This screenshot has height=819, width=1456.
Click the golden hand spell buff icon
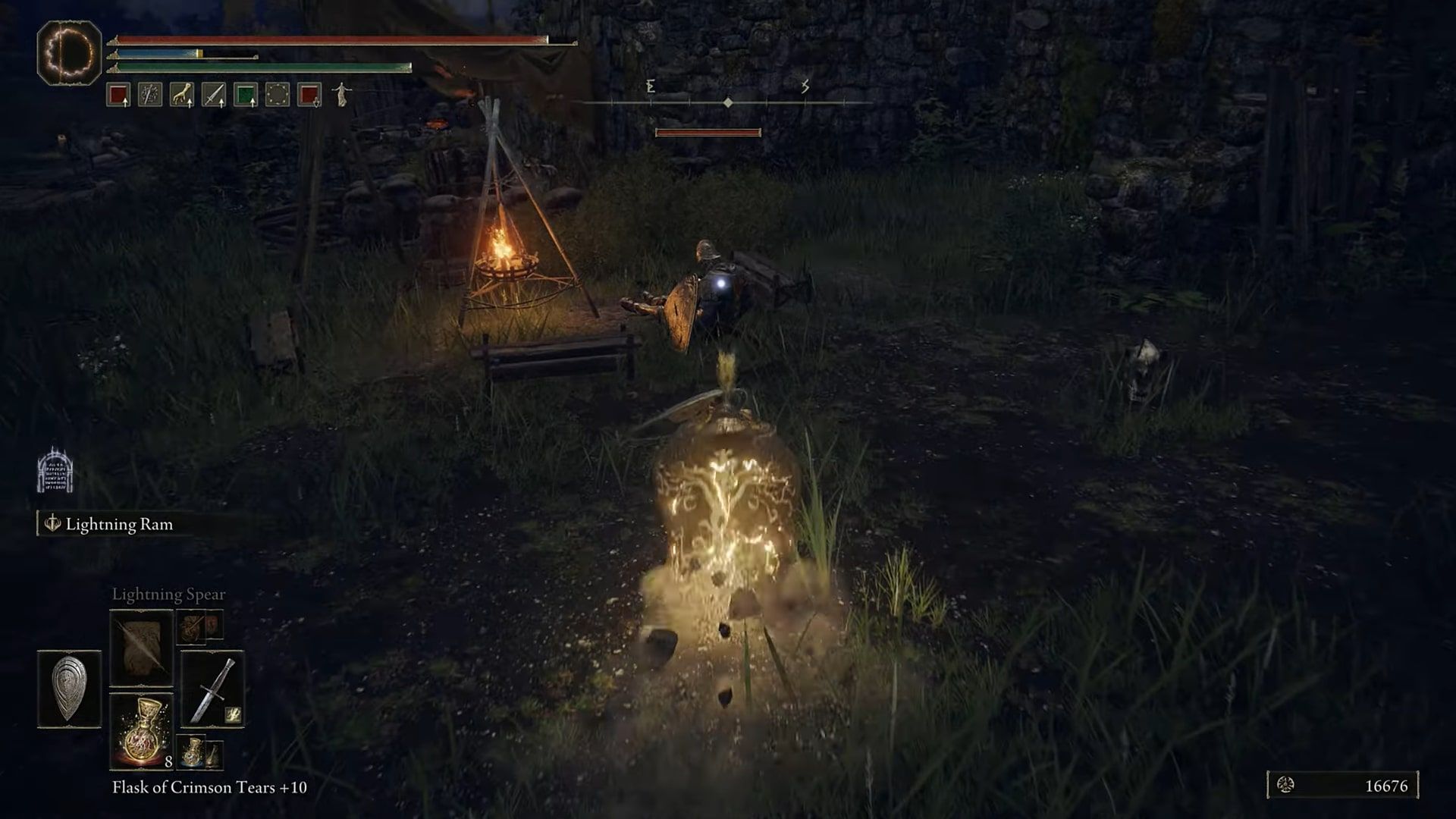(x=181, y=93)
